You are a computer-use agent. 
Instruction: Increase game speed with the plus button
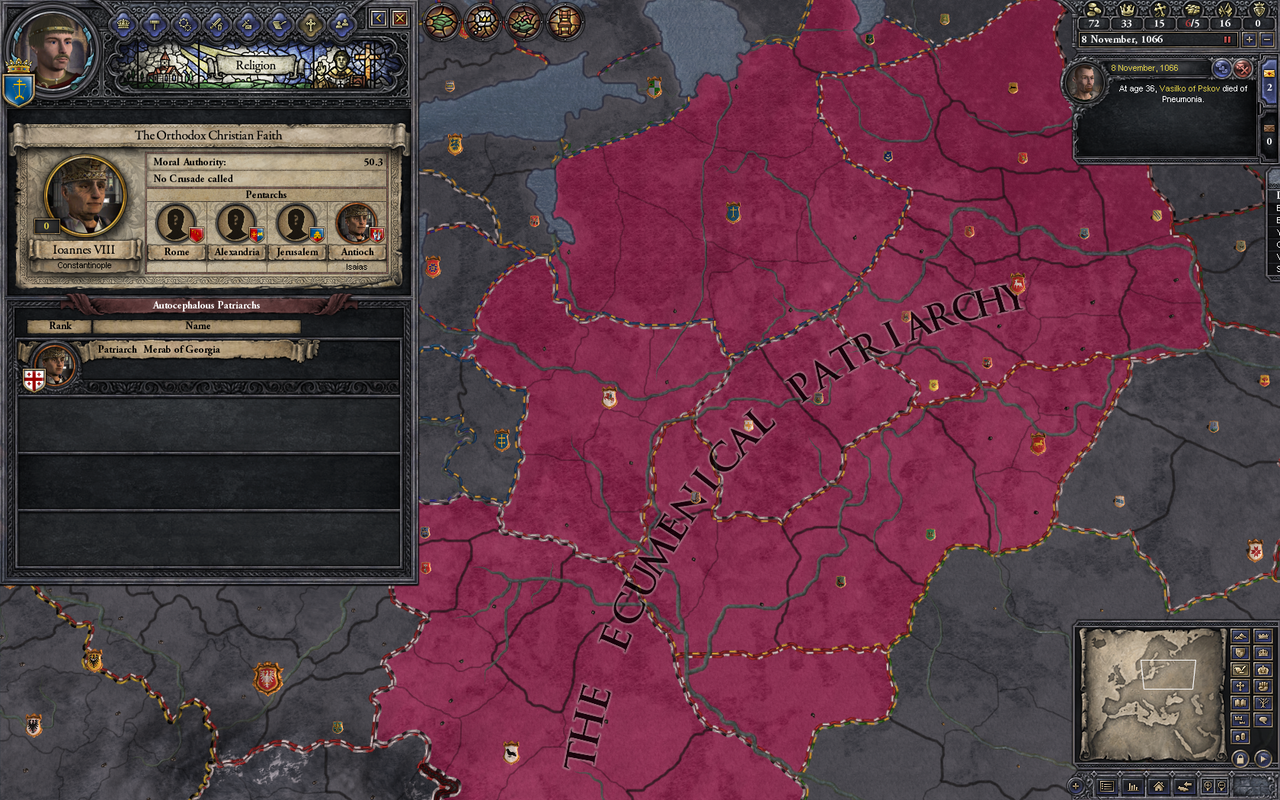[1249, 39]
